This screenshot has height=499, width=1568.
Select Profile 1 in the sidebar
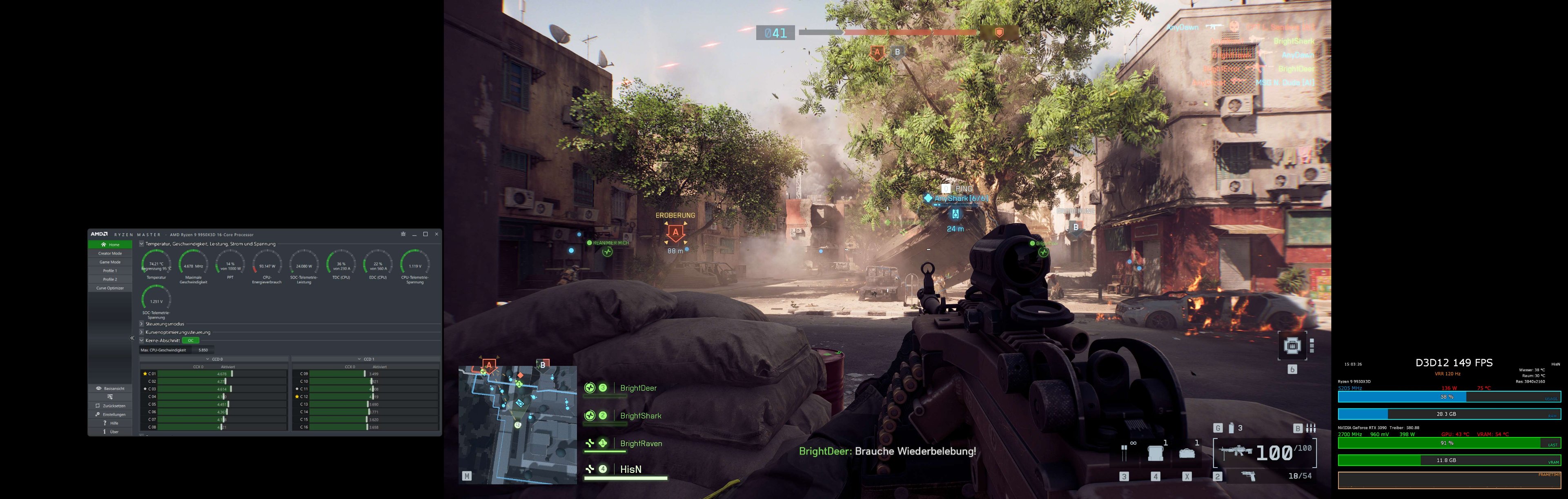coord(111,271)
